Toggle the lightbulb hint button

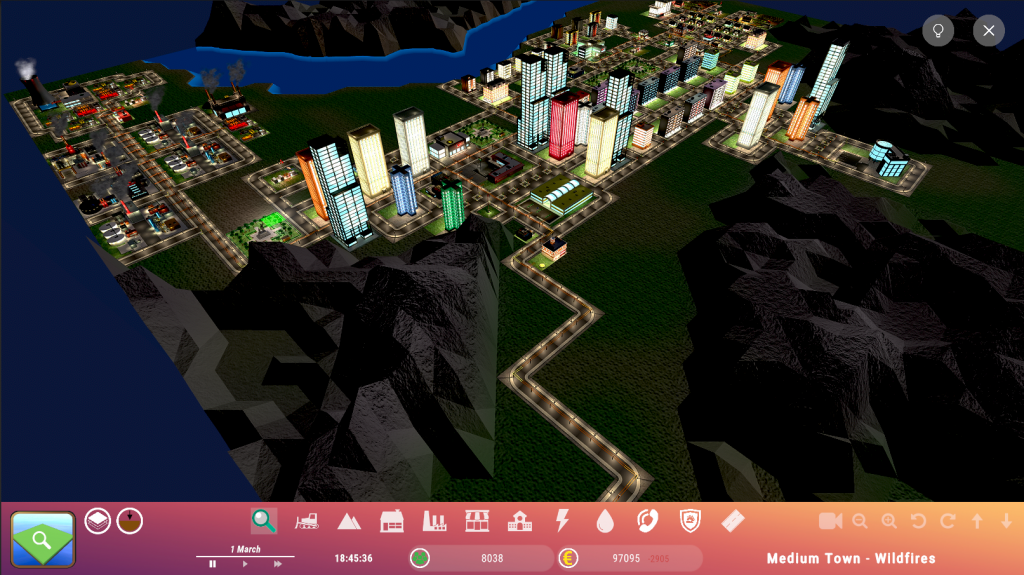[938, 31]
